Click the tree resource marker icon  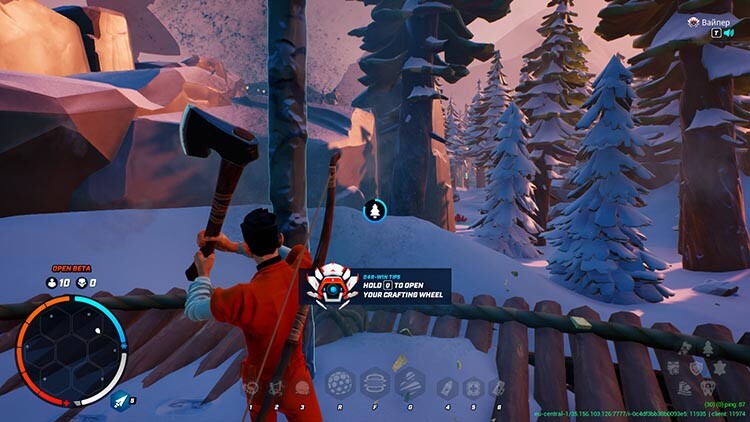(x=375, y=211)
